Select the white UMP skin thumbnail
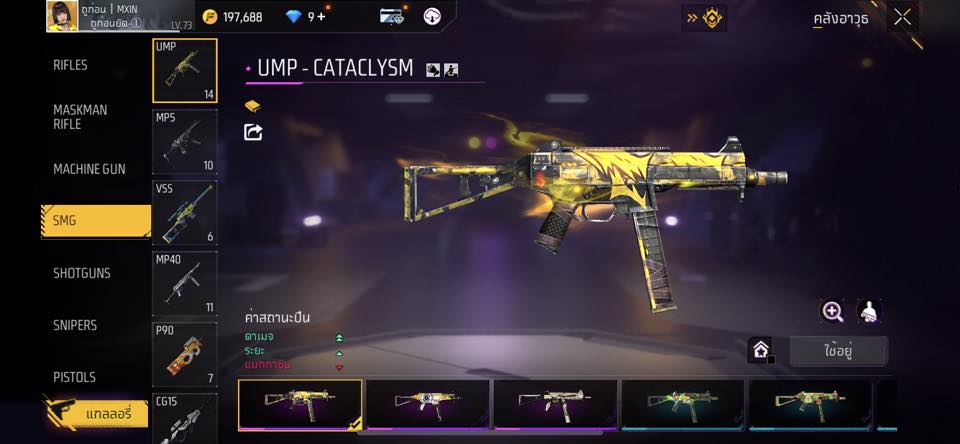The height and width of the screenshot is (444, 960). tap(555, 404)
